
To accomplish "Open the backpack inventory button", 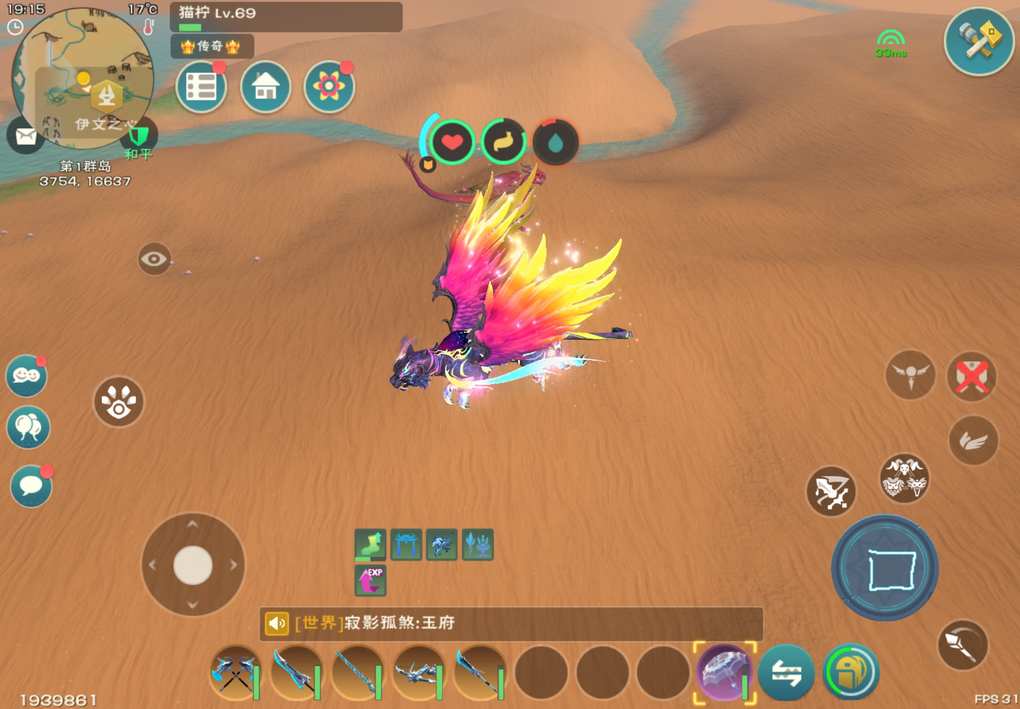I will [851, 672].
